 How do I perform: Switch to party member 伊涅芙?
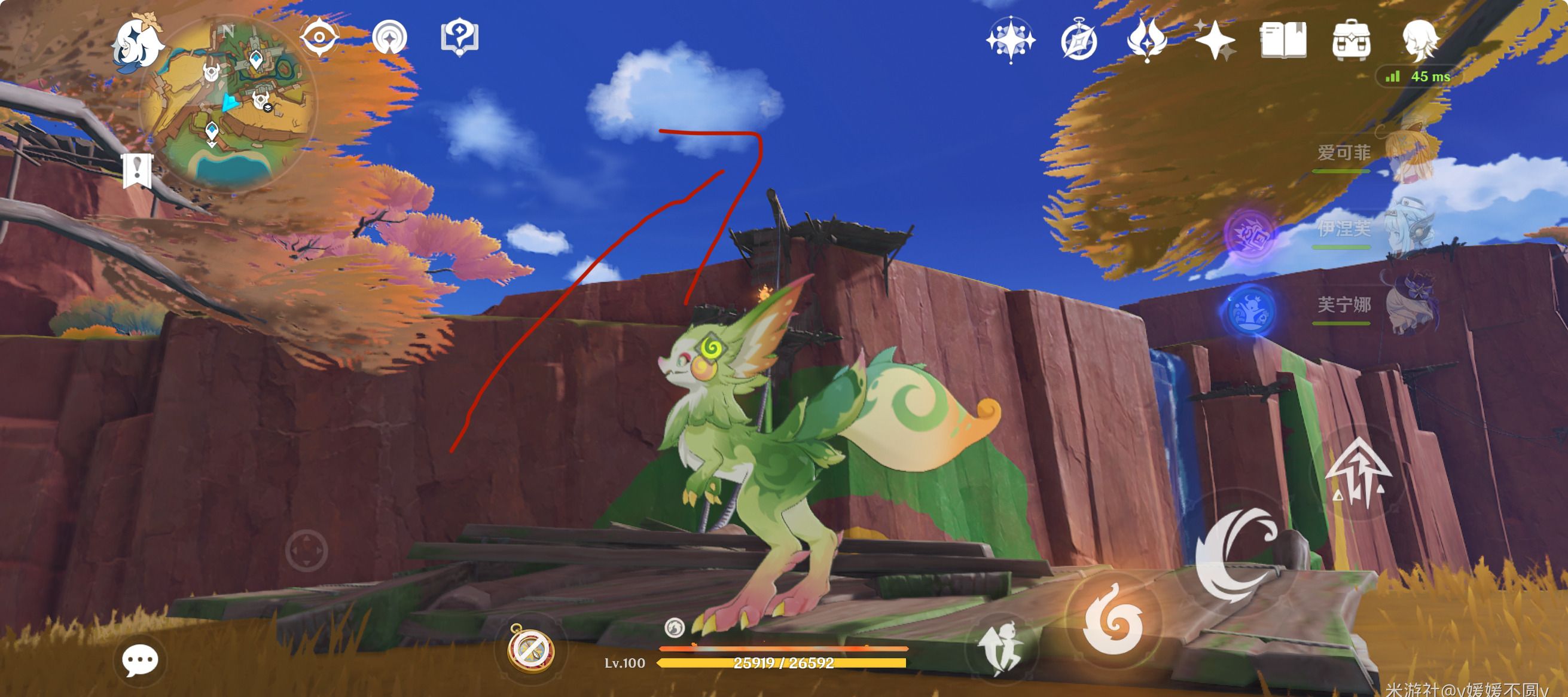pyautogui.click(x=1375, y=230)
